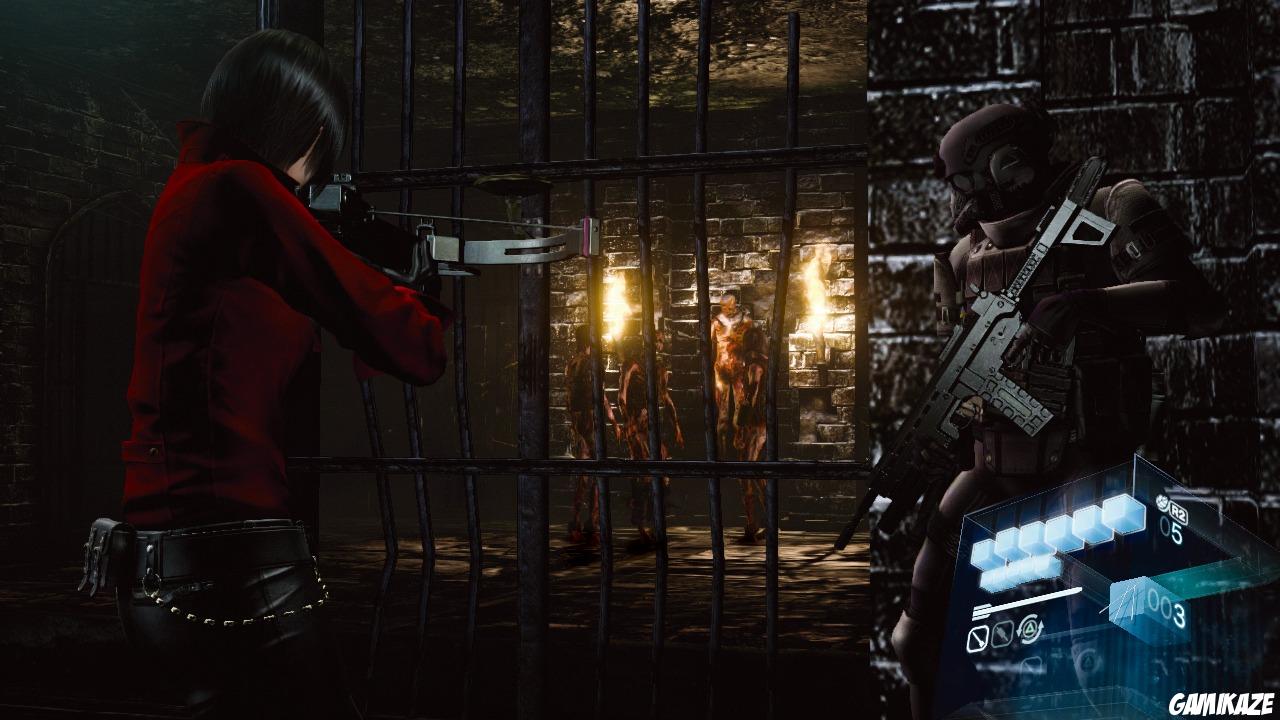Click the triangle weapon-swap icon
The image size is (1280, 720).
(x=1029, y=628)
